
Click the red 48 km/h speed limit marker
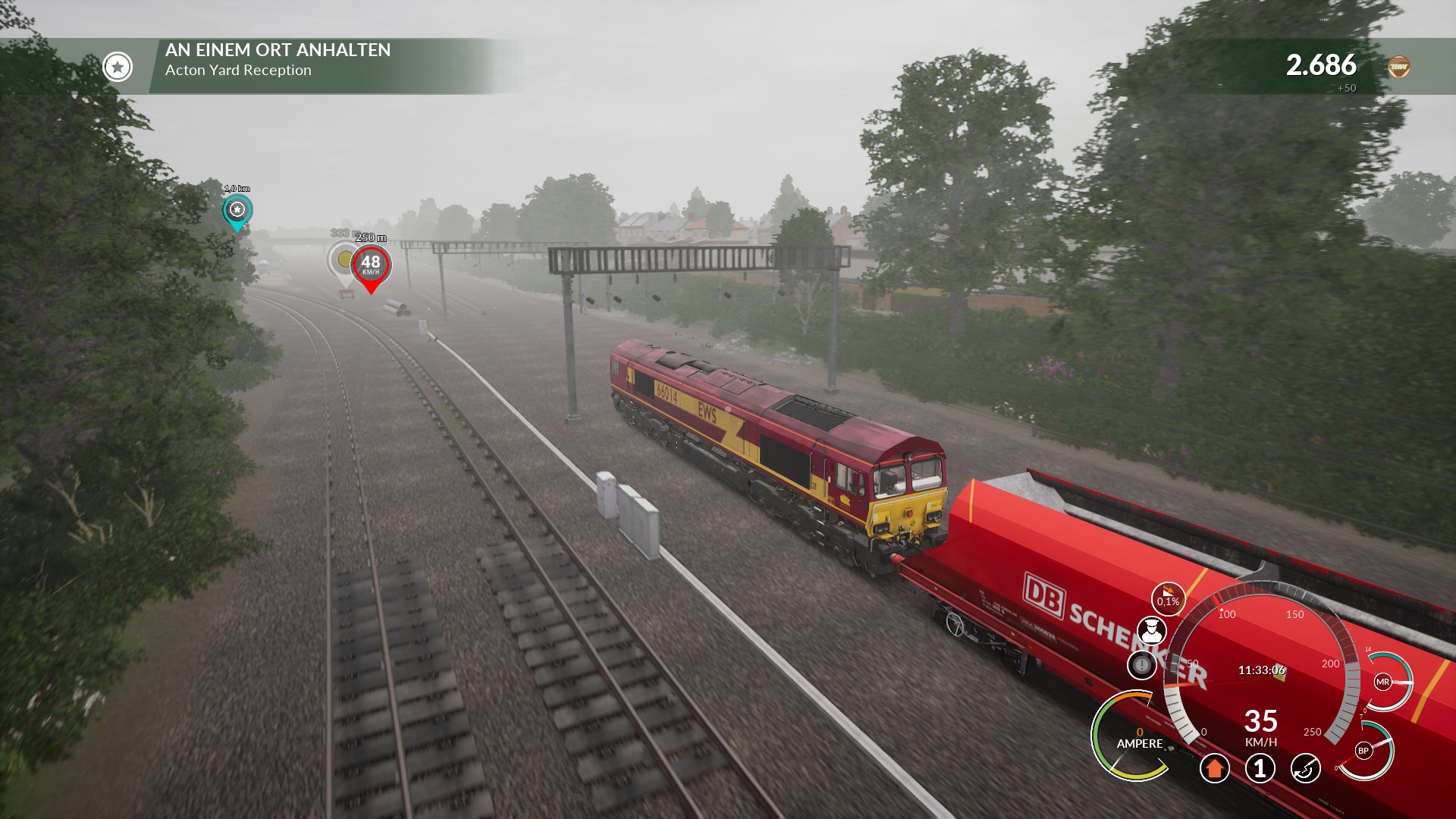coord(371,265)
